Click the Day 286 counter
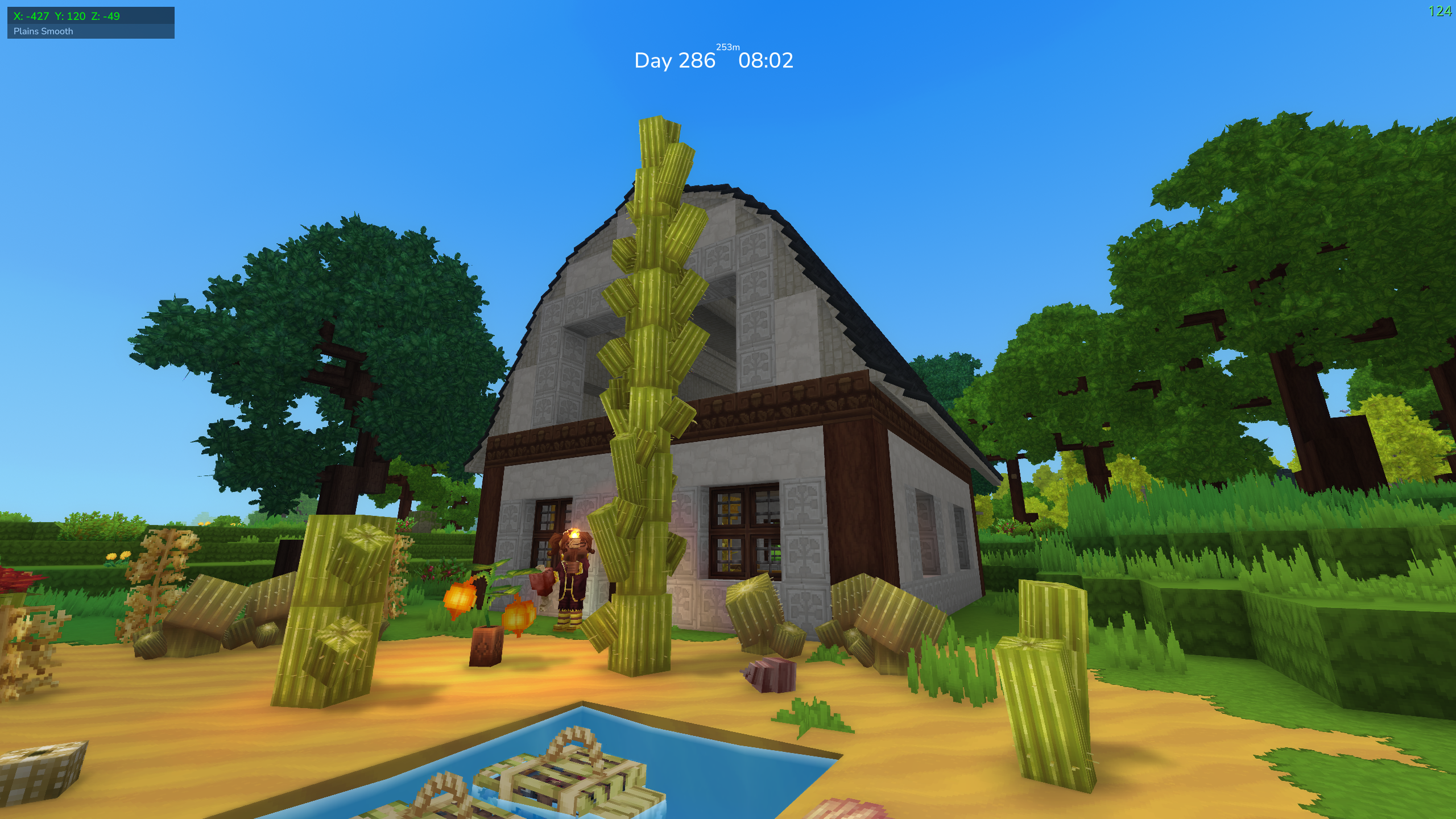 click(676, 60)
